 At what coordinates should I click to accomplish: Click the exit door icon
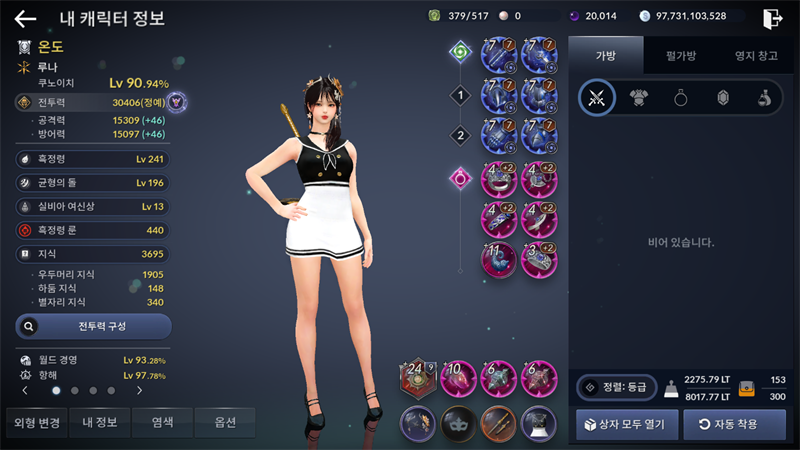coord(773,18)
